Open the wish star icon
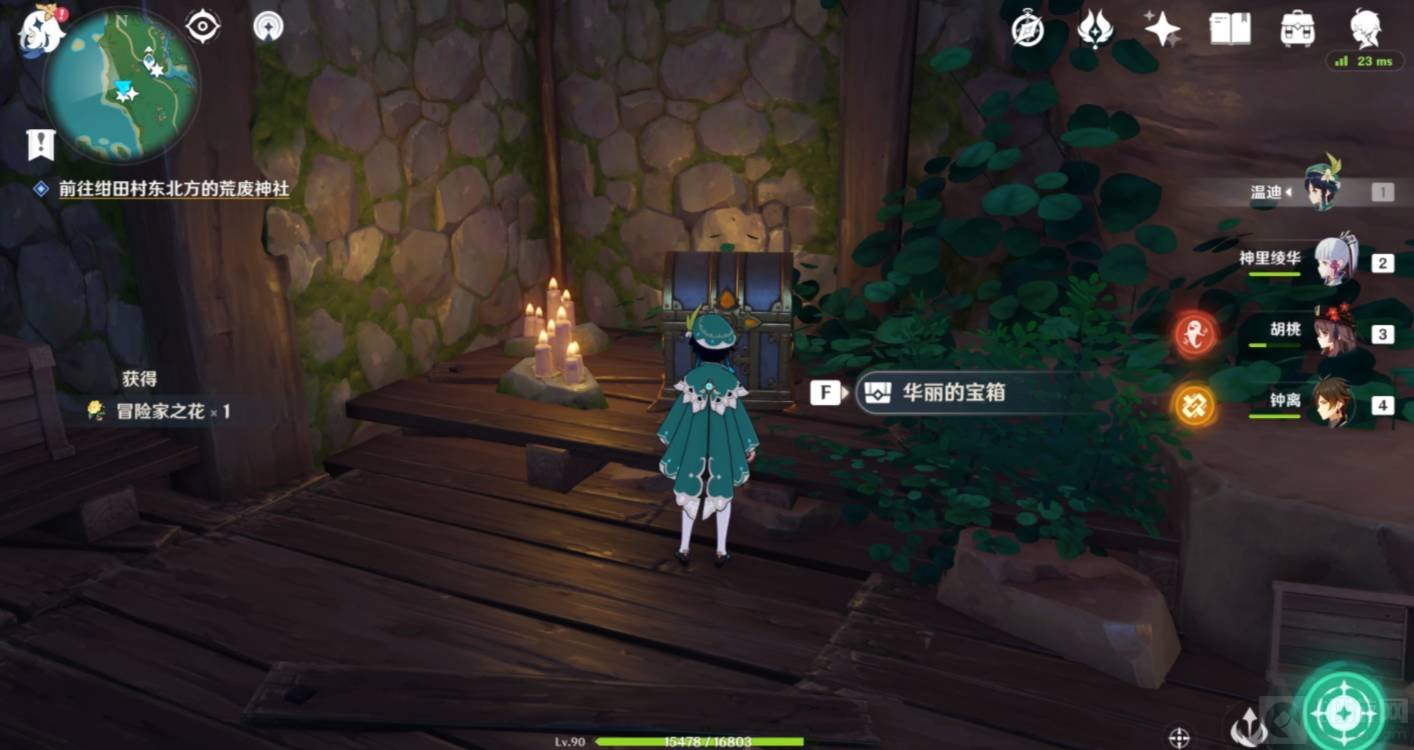 click(x=1162, y=30)
